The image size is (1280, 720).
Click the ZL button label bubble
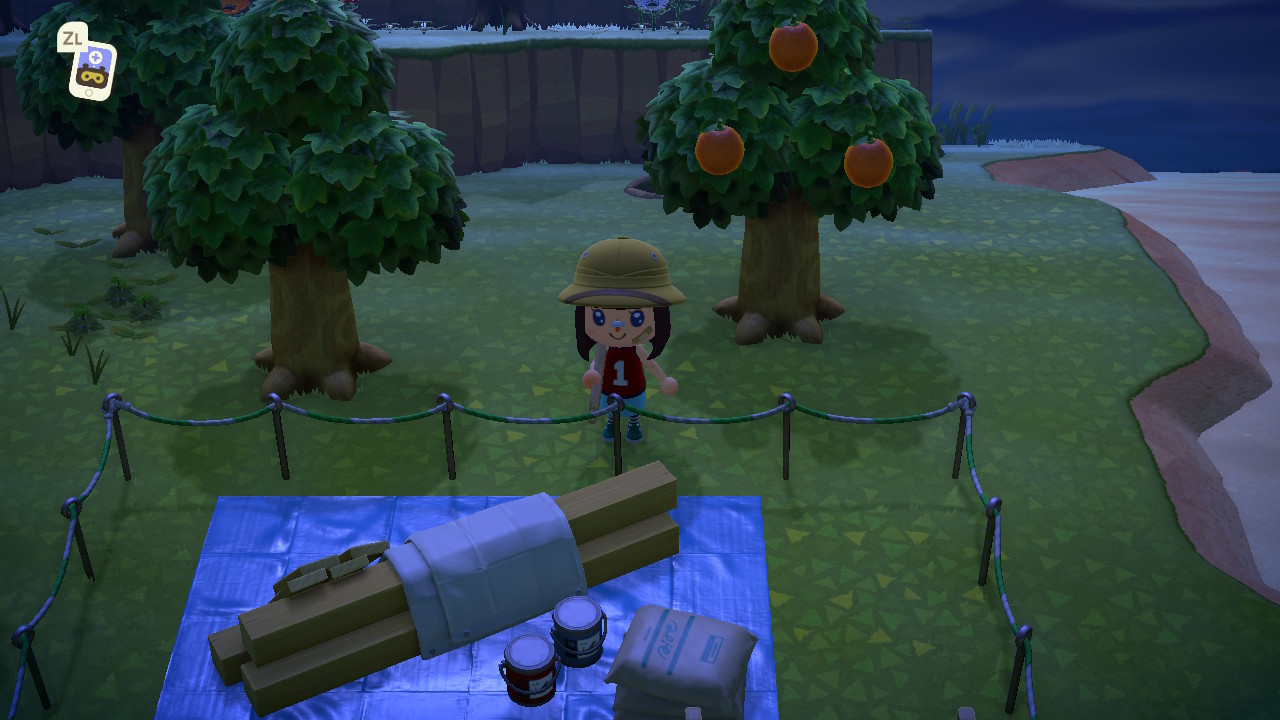tap(72, 37)
